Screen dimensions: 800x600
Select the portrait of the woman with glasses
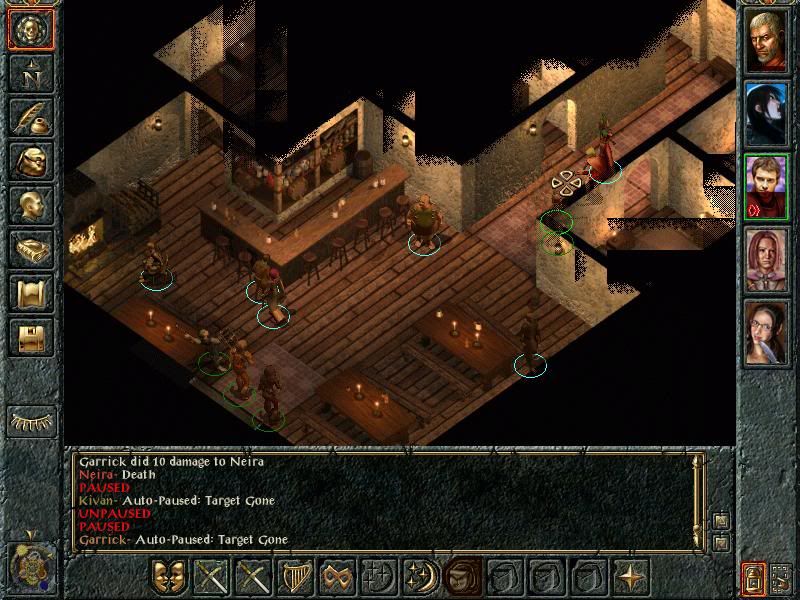point(767,333)
